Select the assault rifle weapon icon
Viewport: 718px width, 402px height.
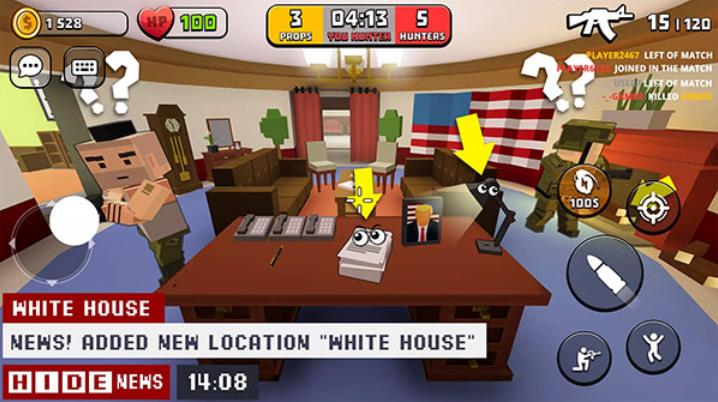point(599,20)
